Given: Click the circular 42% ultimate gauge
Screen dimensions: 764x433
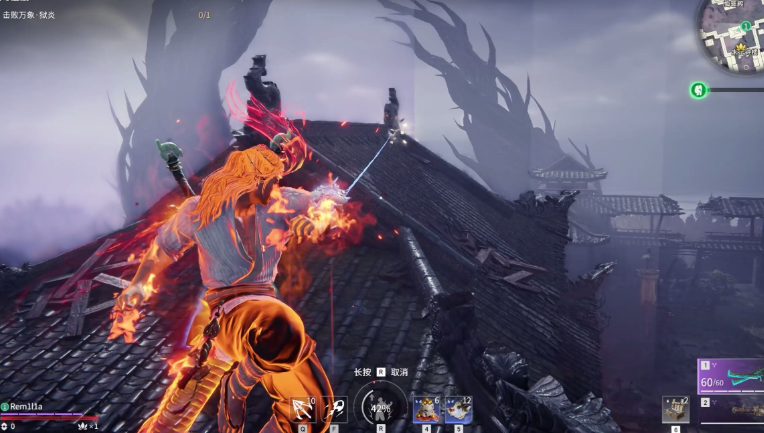Looking at the screenshot, I should [381, 407].
